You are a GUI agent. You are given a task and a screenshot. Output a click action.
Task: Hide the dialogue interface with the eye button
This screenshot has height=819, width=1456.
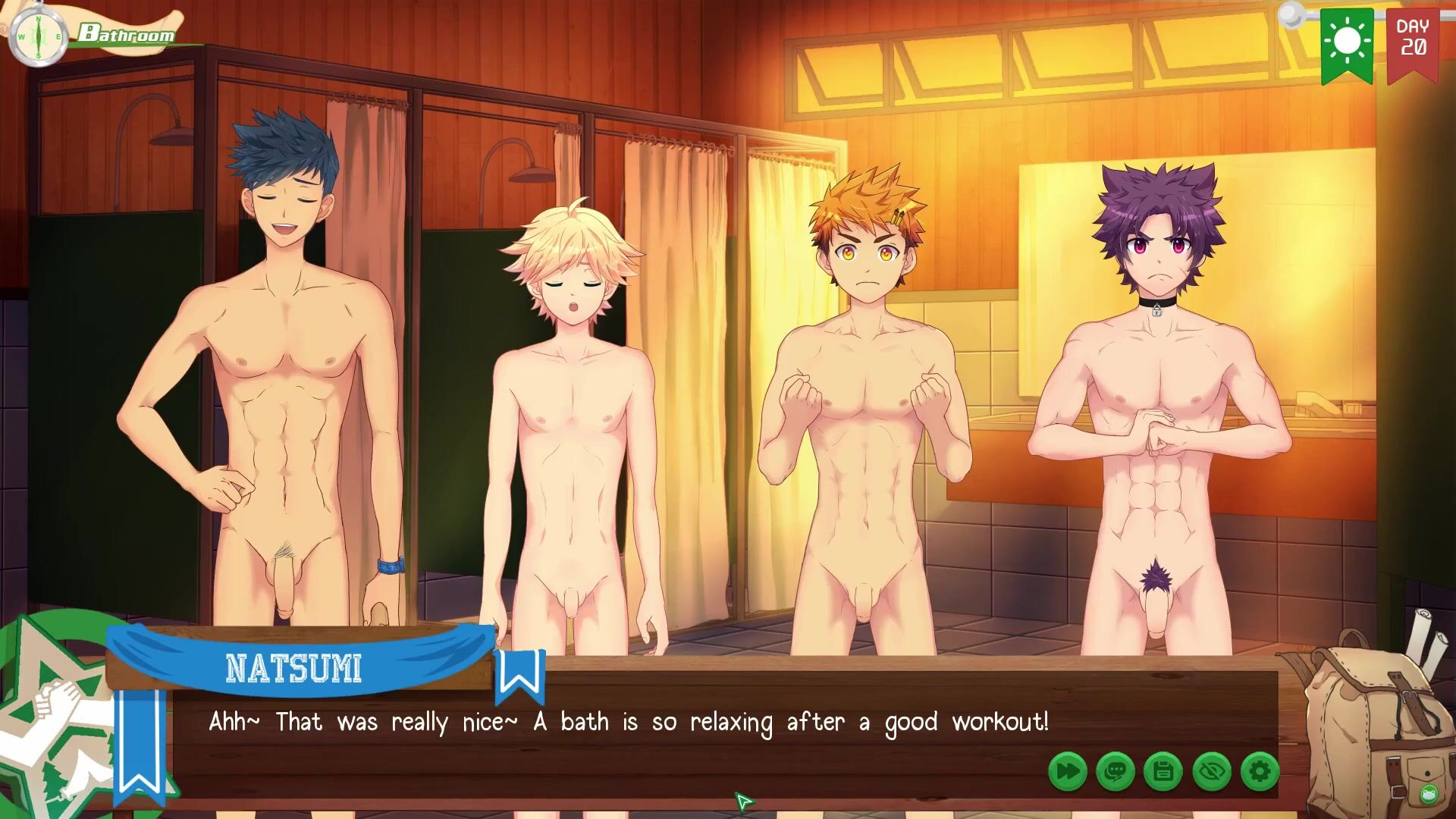tap(1211, 772)
